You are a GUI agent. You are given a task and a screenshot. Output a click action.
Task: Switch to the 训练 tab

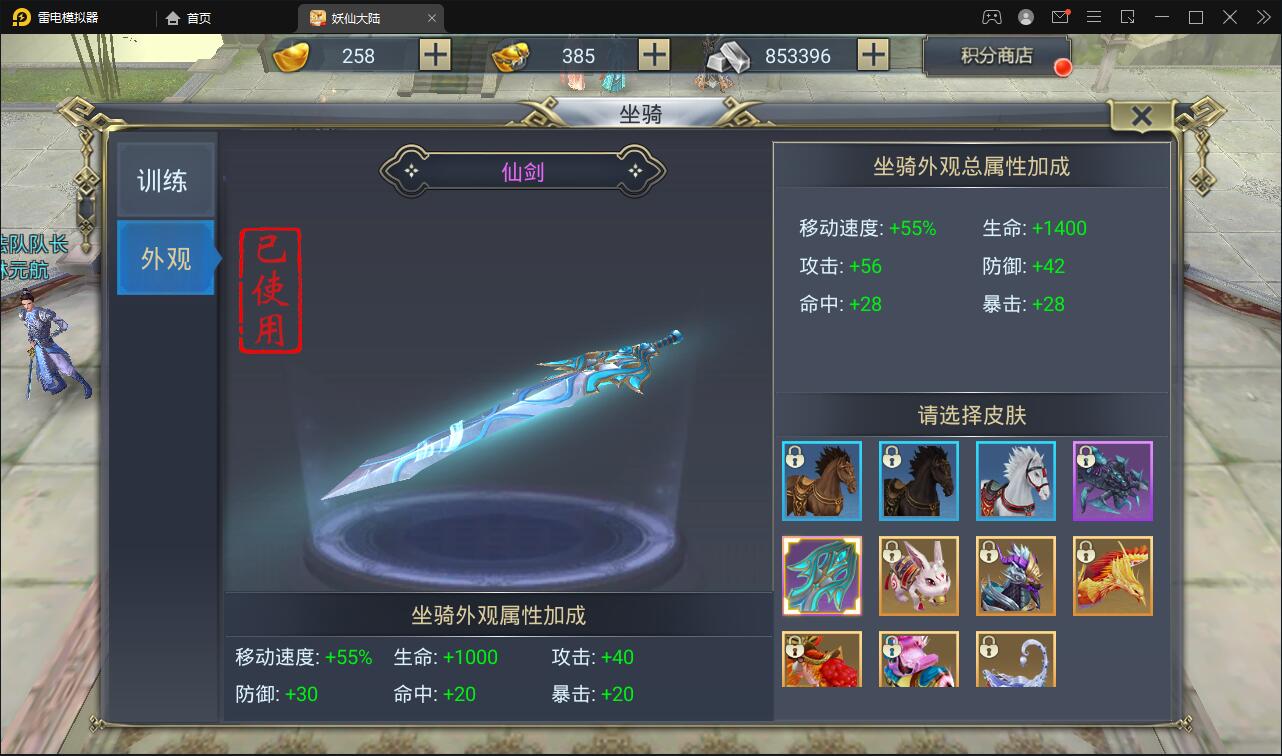click(x=166, y=178)
